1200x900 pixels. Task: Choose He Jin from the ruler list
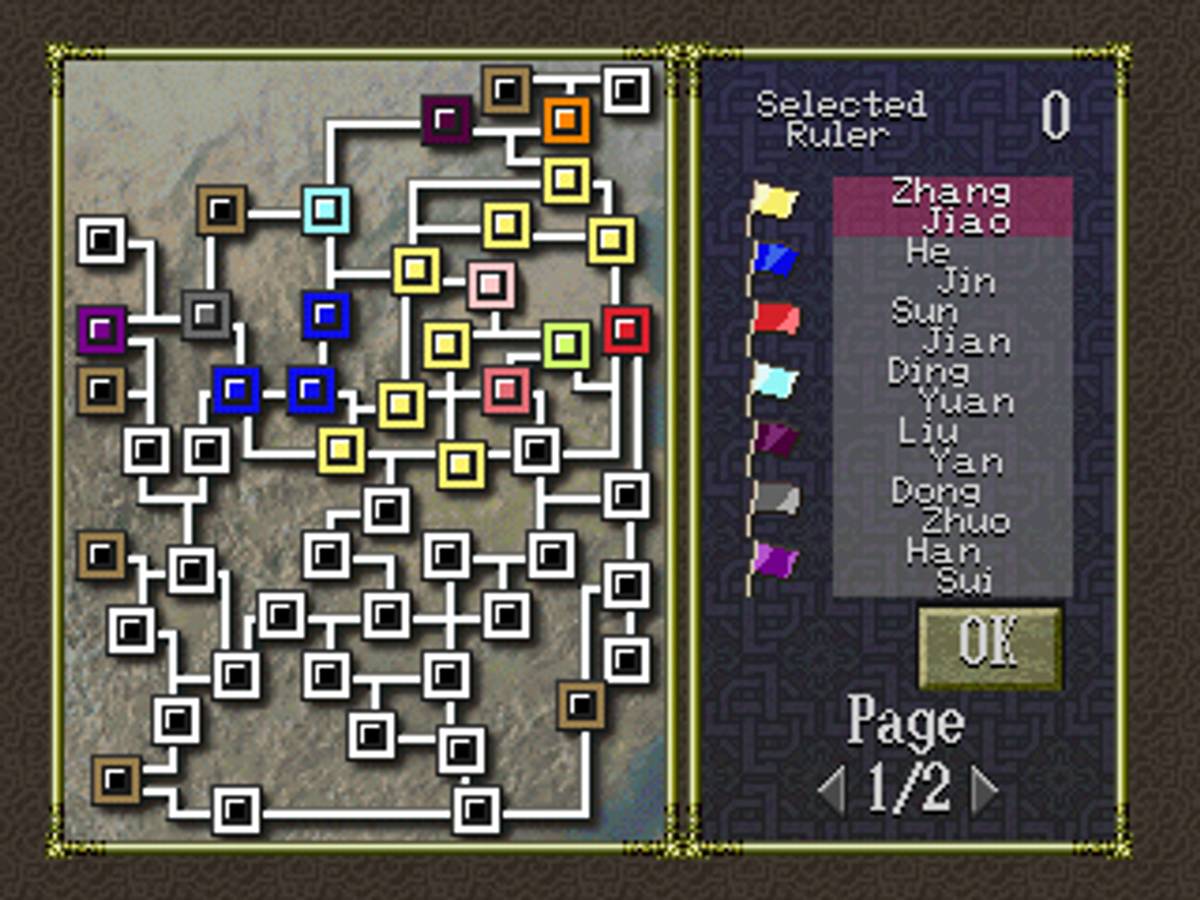tap(952, 267)
